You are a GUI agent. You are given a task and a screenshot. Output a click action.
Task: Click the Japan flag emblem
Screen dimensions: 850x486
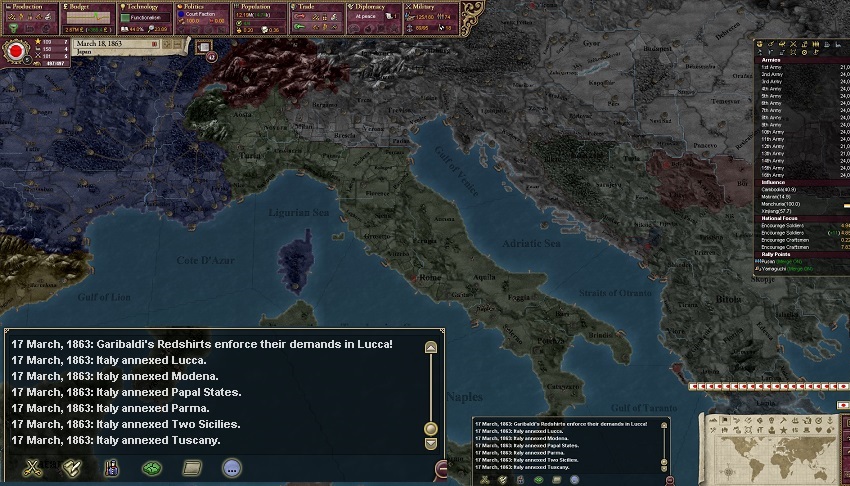pos(15,50)
